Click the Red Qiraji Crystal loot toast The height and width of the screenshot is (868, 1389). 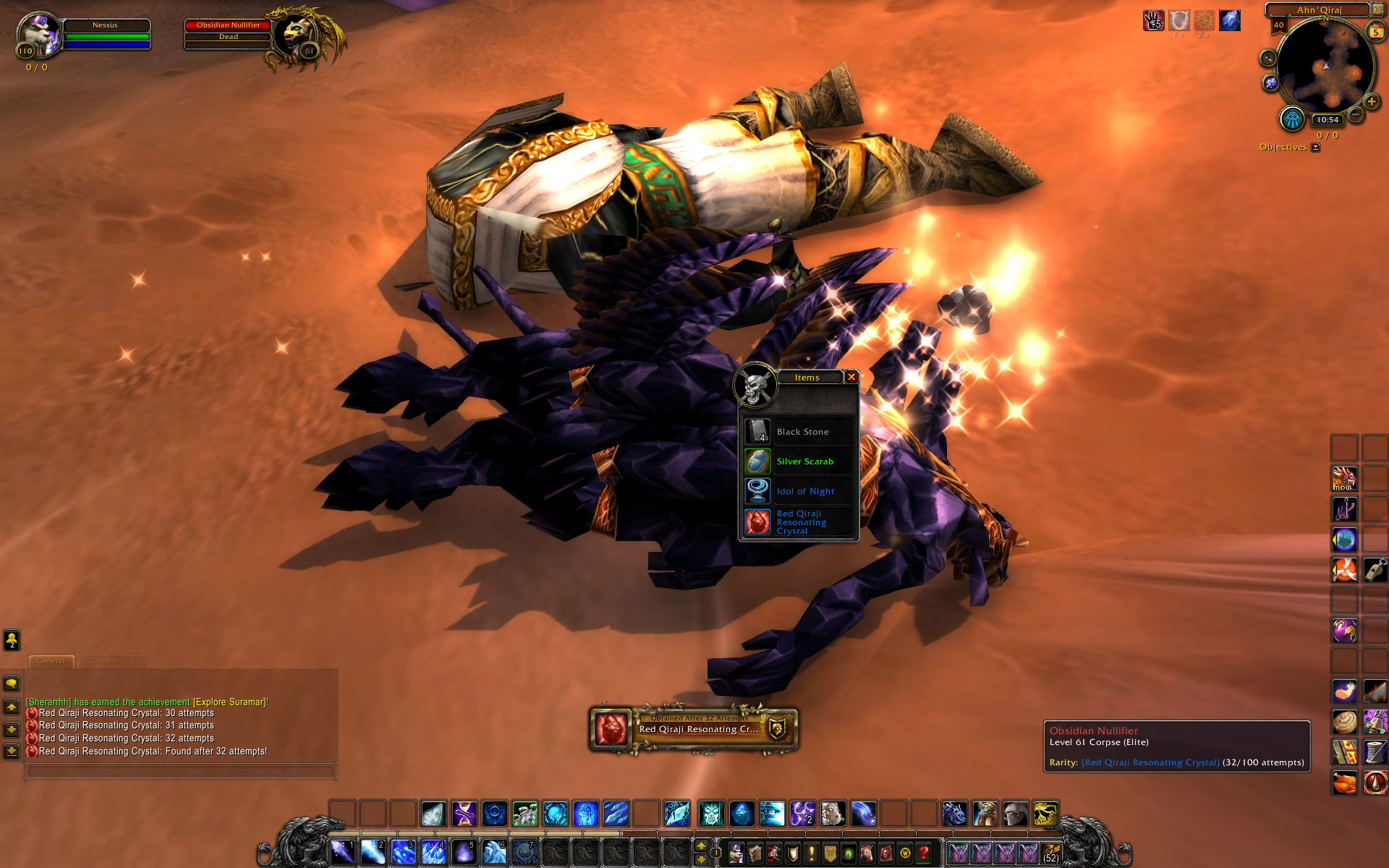(693, 729)
